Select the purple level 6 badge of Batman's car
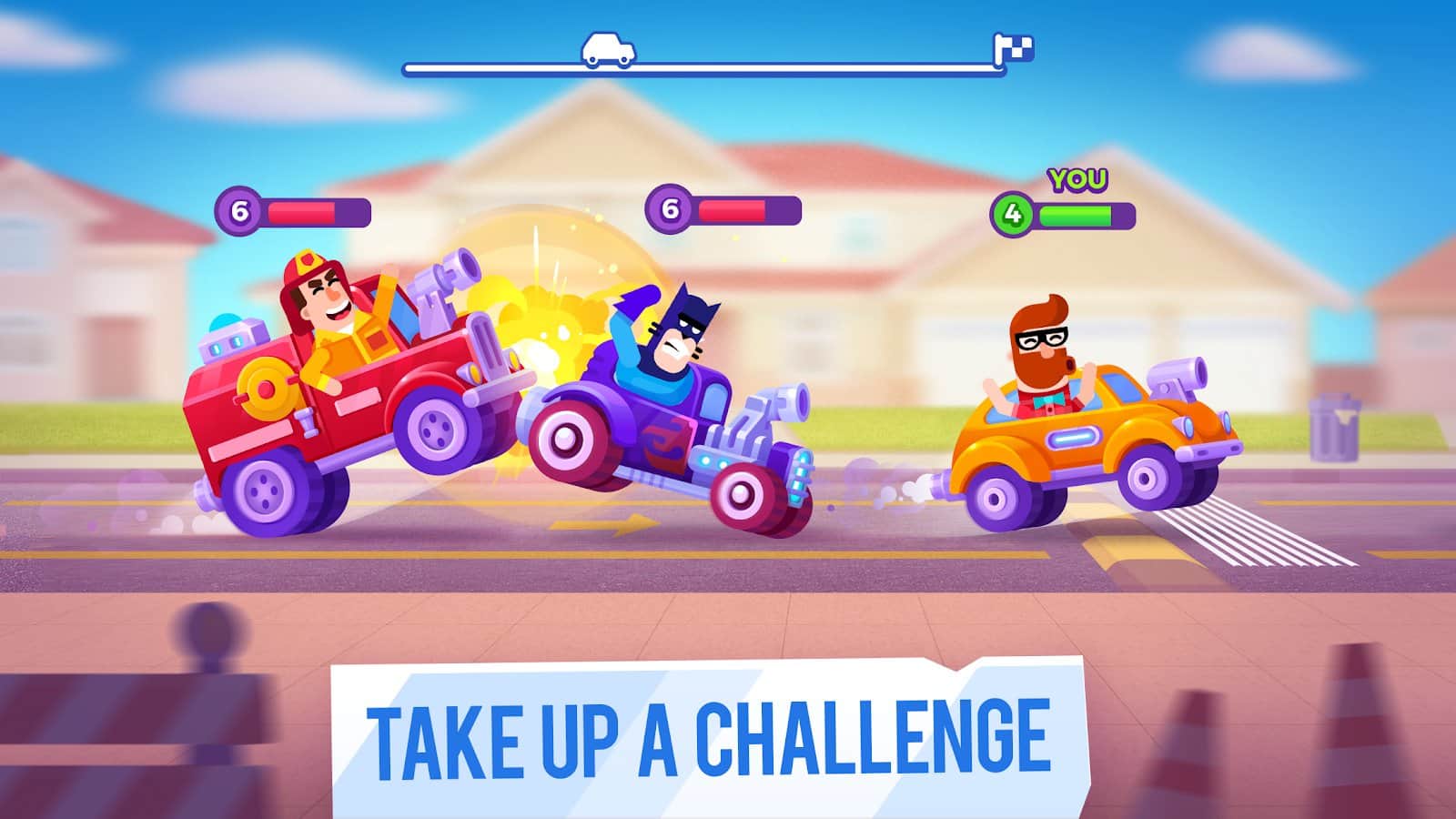This screenshot has width=1456, height=819. click(x=671, y=209)
